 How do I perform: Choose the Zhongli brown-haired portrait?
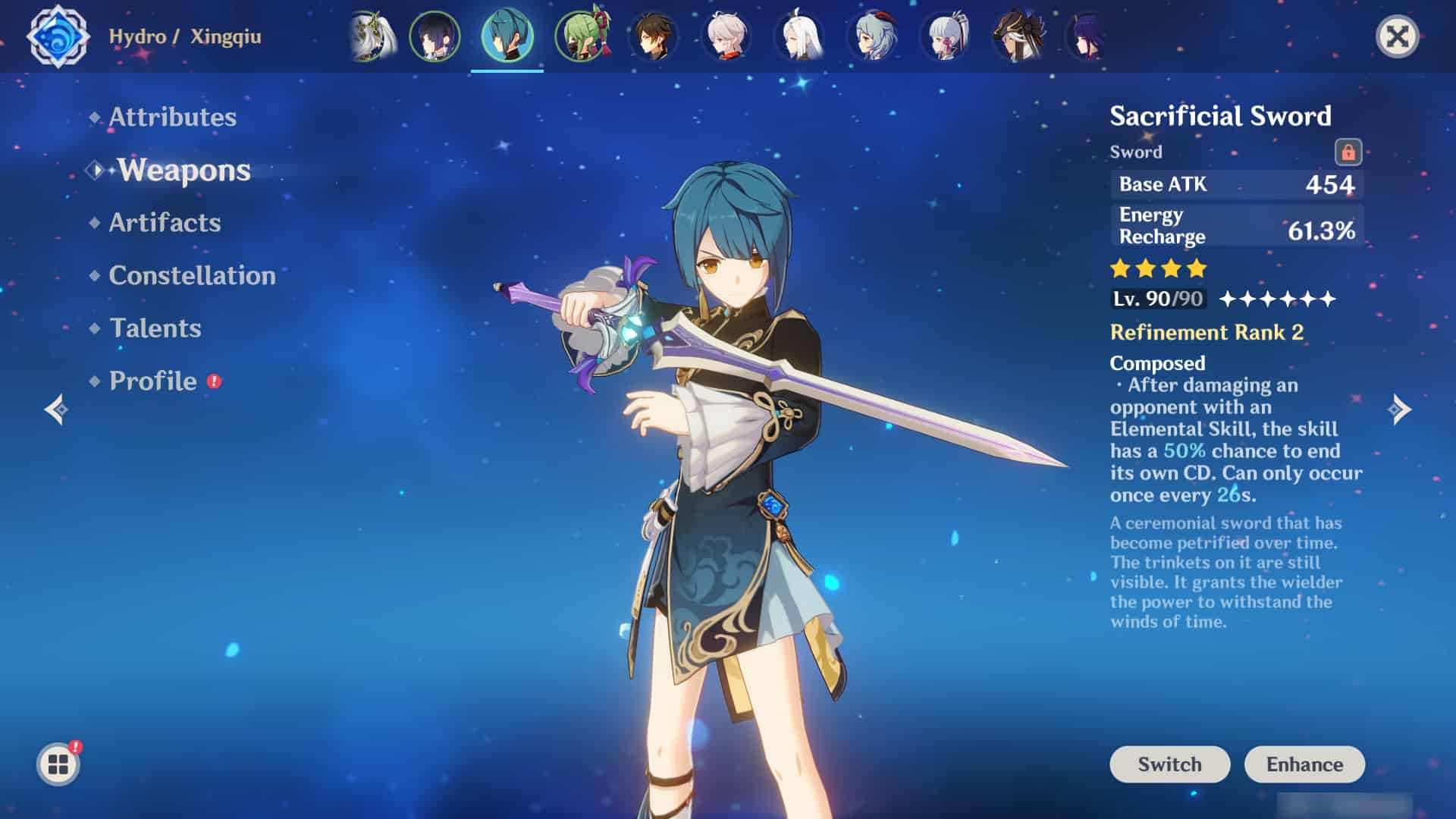coord(653,36)
